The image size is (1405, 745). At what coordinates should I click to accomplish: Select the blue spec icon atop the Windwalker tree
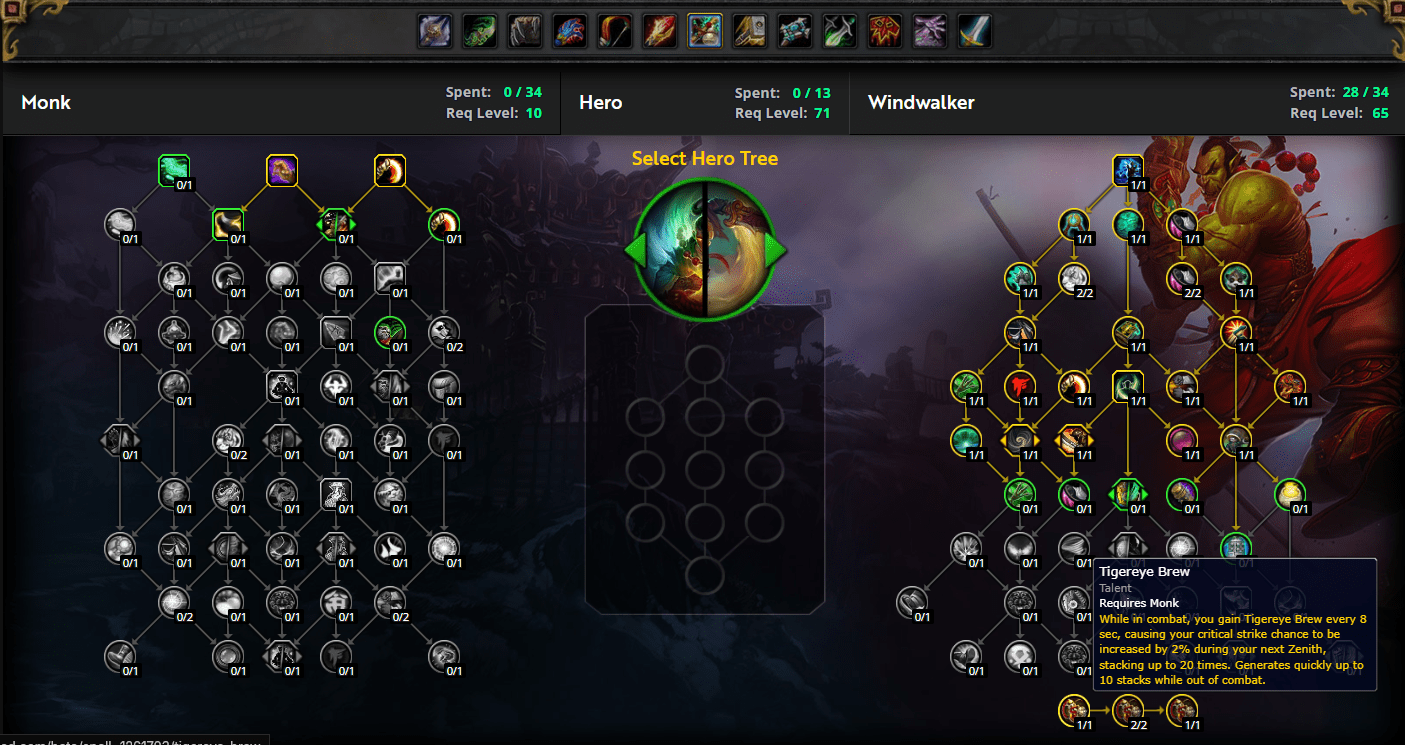click(x=1127, y=170)
